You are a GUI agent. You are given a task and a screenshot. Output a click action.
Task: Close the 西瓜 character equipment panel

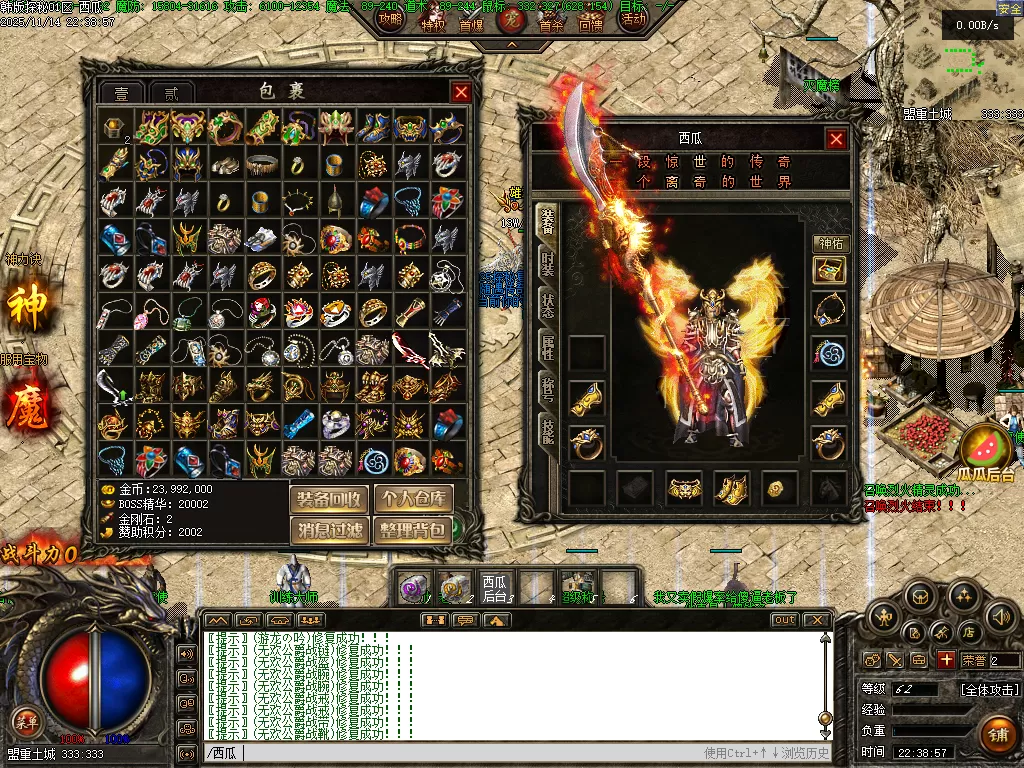coord(837,139)
